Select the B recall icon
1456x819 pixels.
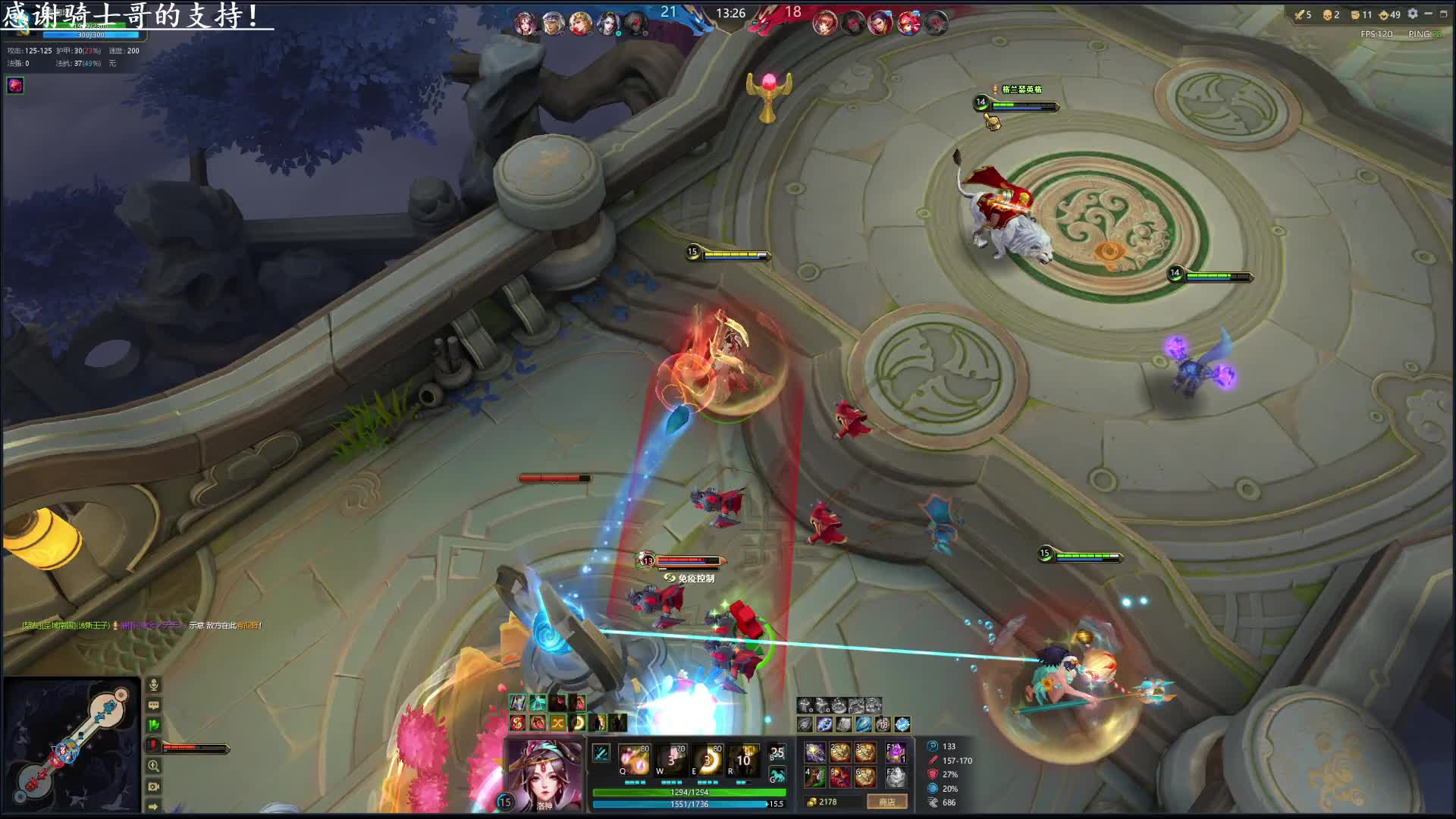coord(777,753)
